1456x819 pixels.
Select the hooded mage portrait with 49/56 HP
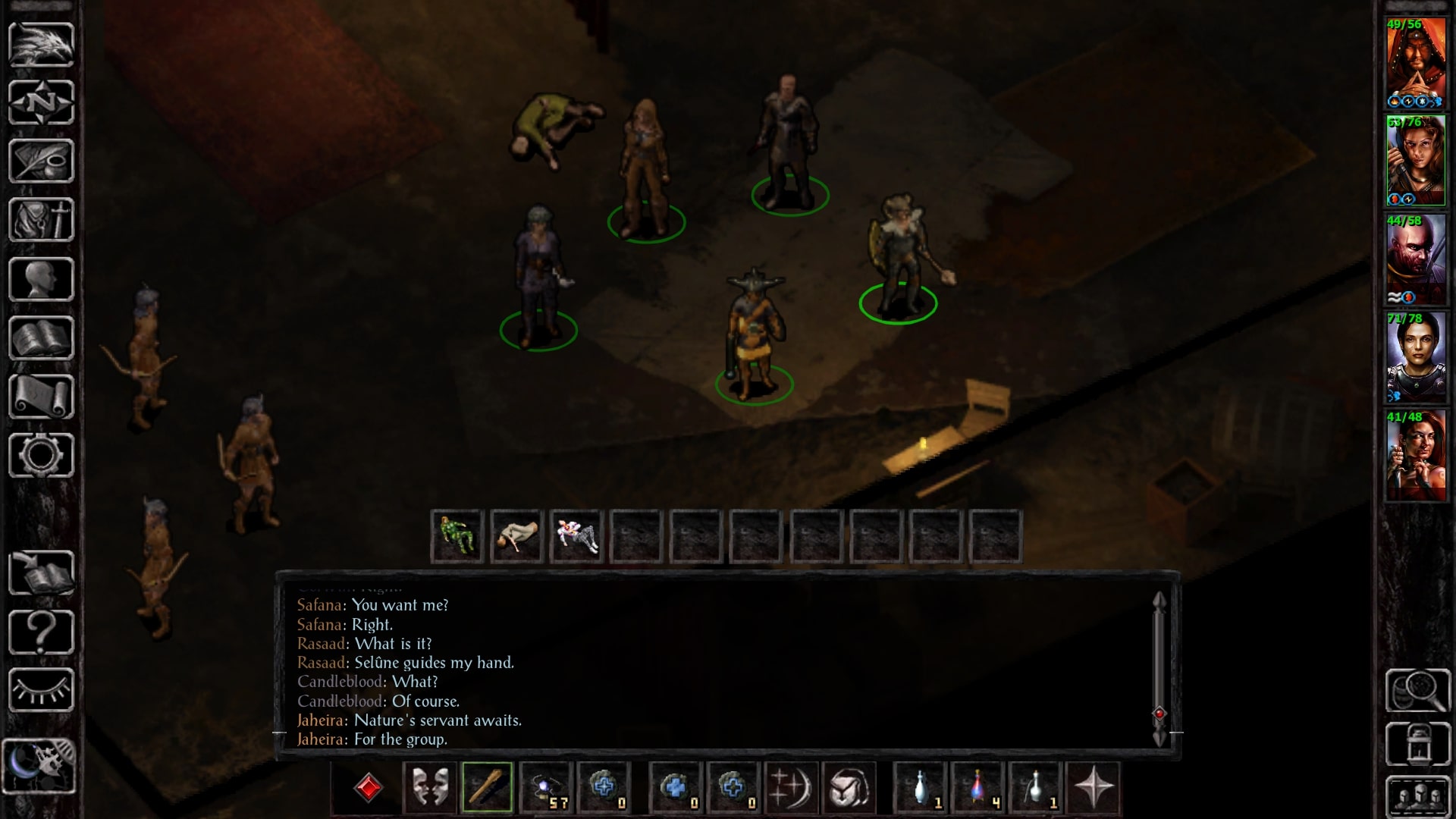(1415, 64)
